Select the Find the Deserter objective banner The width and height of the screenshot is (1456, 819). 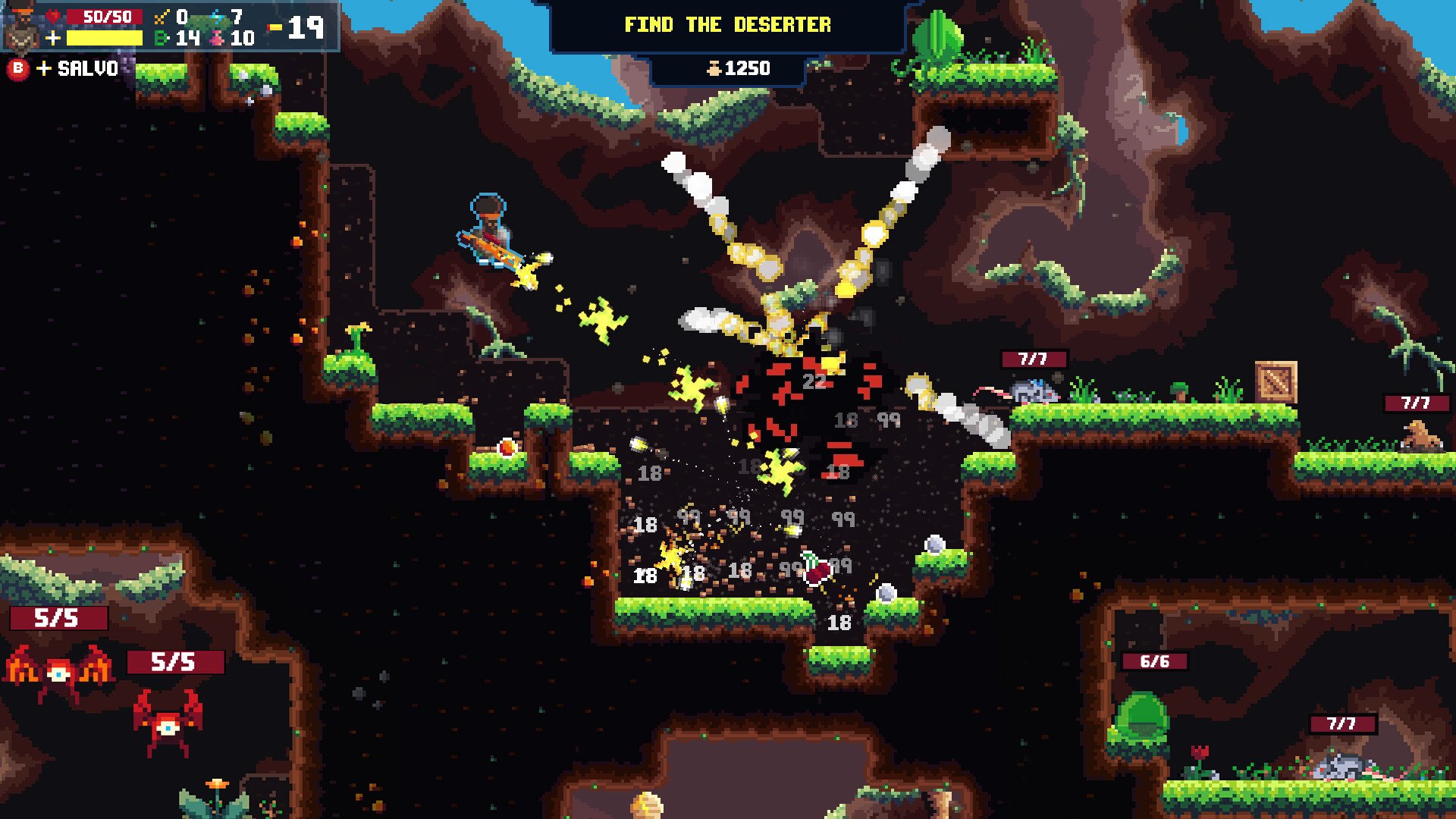click(x=727, y=25)
